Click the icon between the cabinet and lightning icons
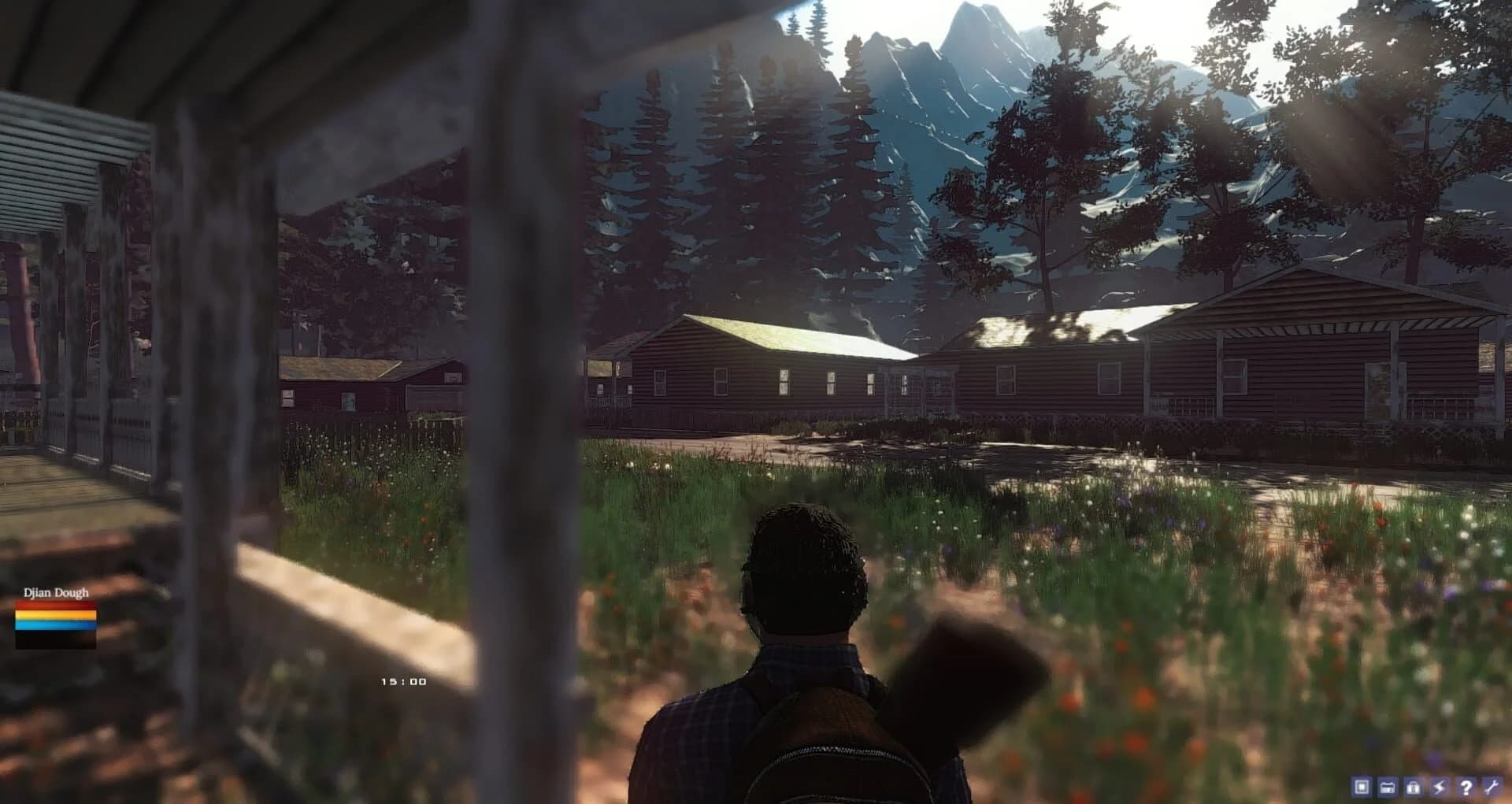1512x804 pixels. [1414, 788]
